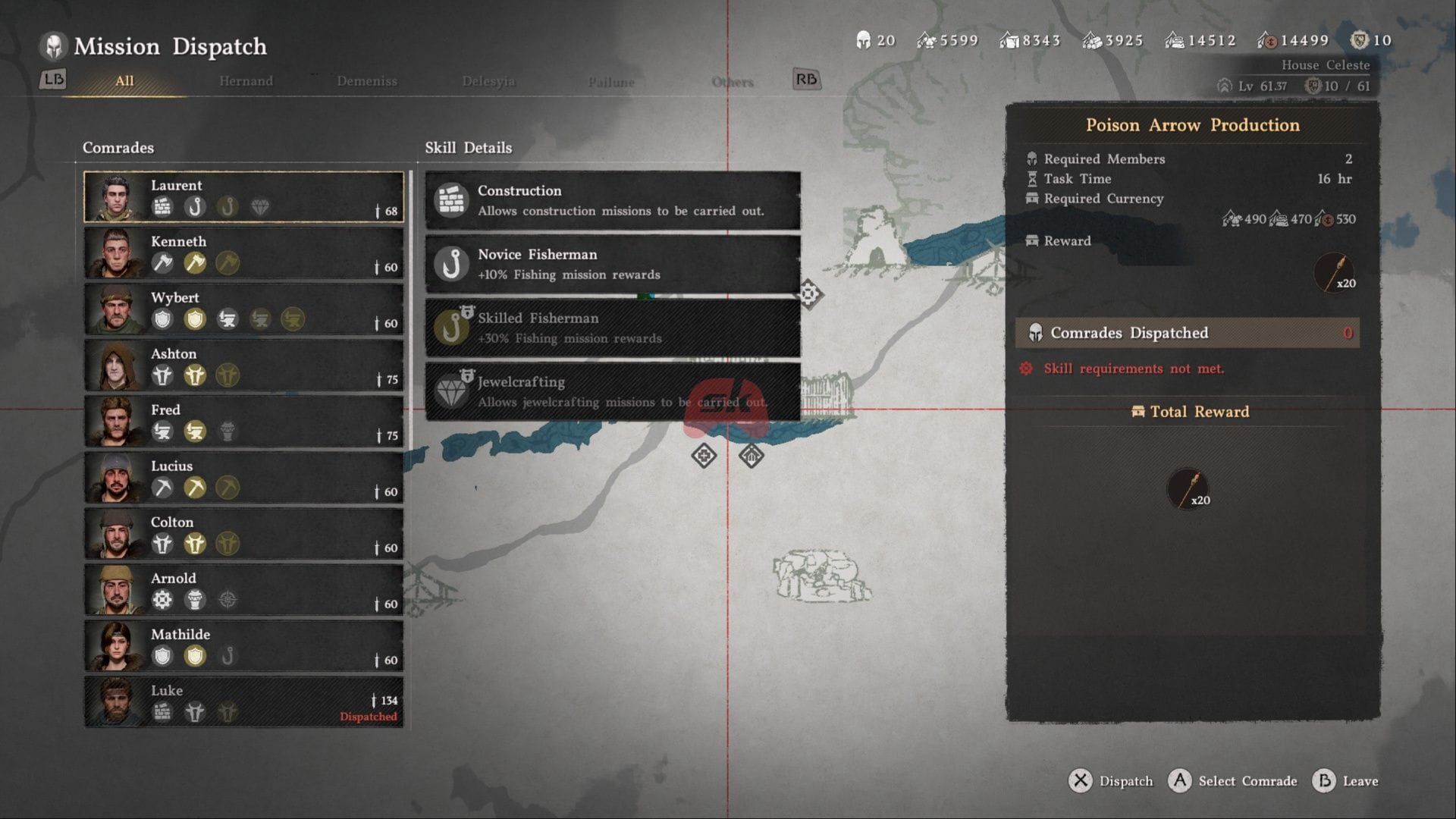The height and width of the screenshot is (819, 1456).
Task: Click the dispatched comrade Luke
Action: pyautogui.click(x=243, y=701)
